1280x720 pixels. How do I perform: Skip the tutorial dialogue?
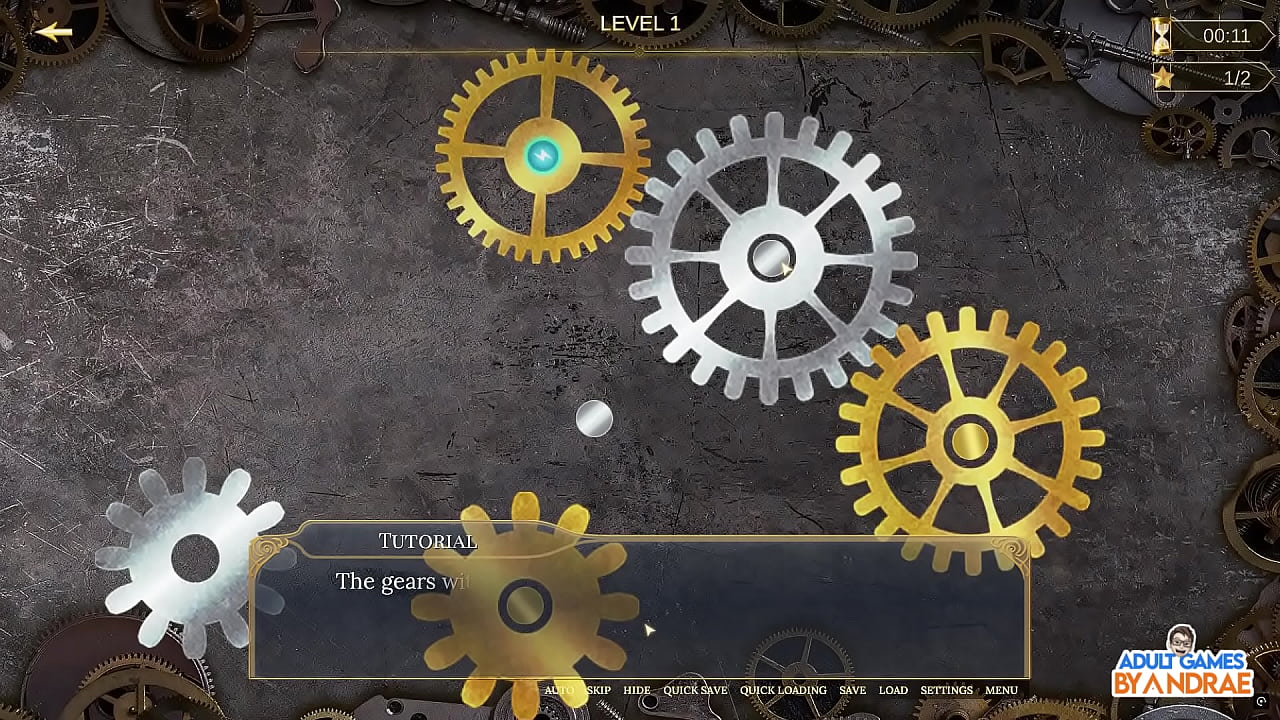click(599, 690)
